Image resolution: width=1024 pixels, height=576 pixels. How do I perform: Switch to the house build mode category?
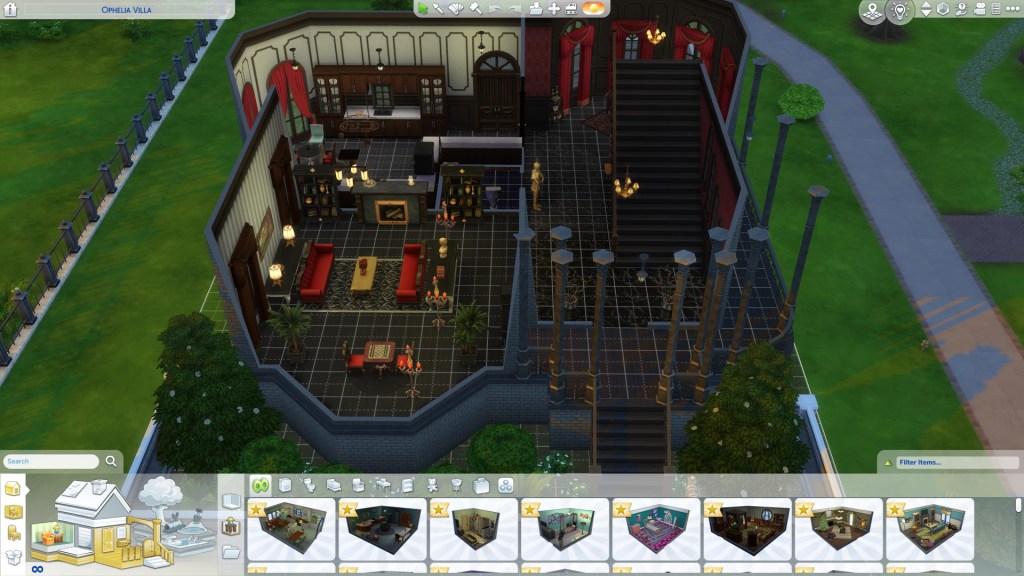point(13,489)
